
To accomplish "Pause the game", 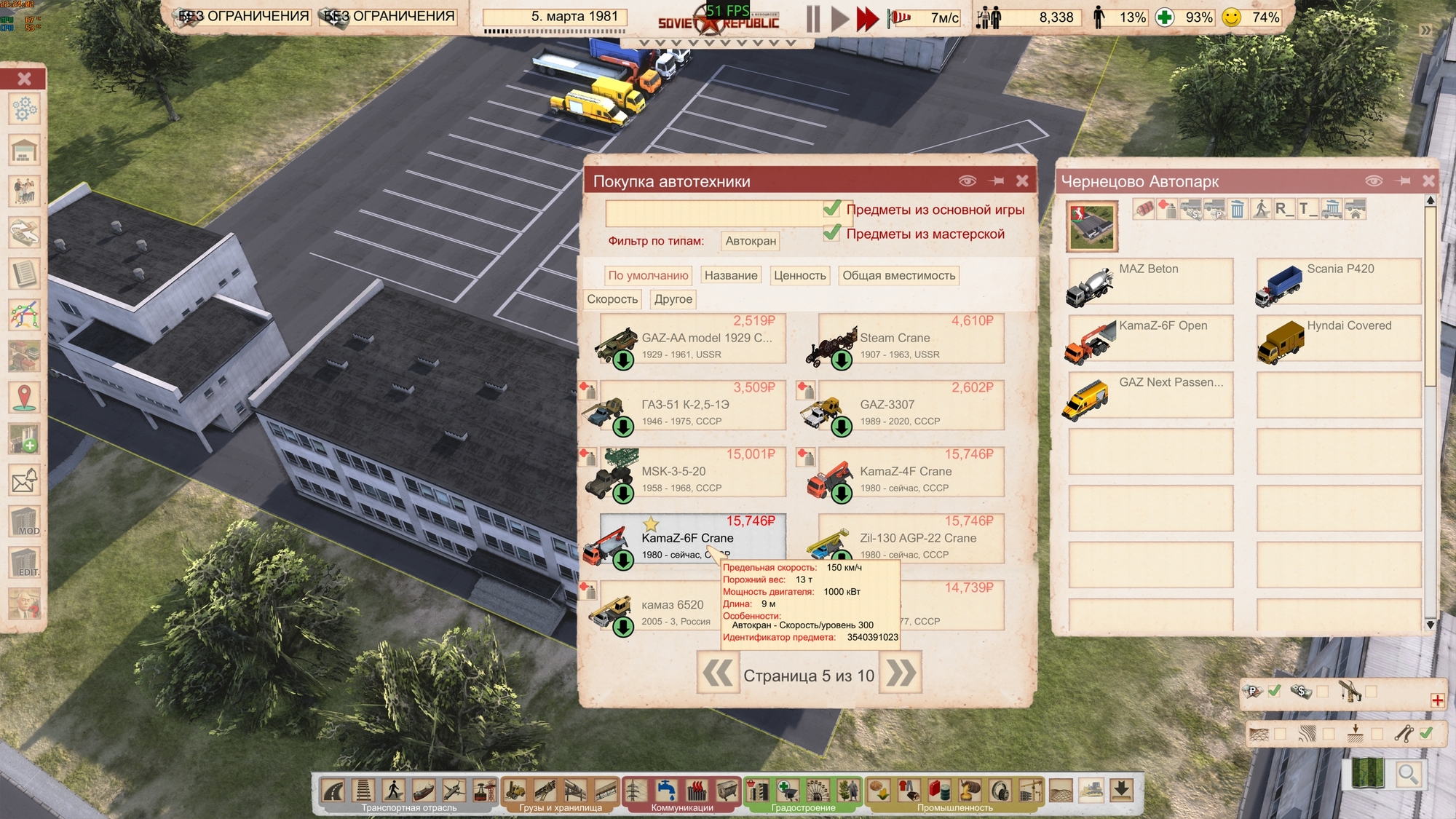I will coord(813,18).
